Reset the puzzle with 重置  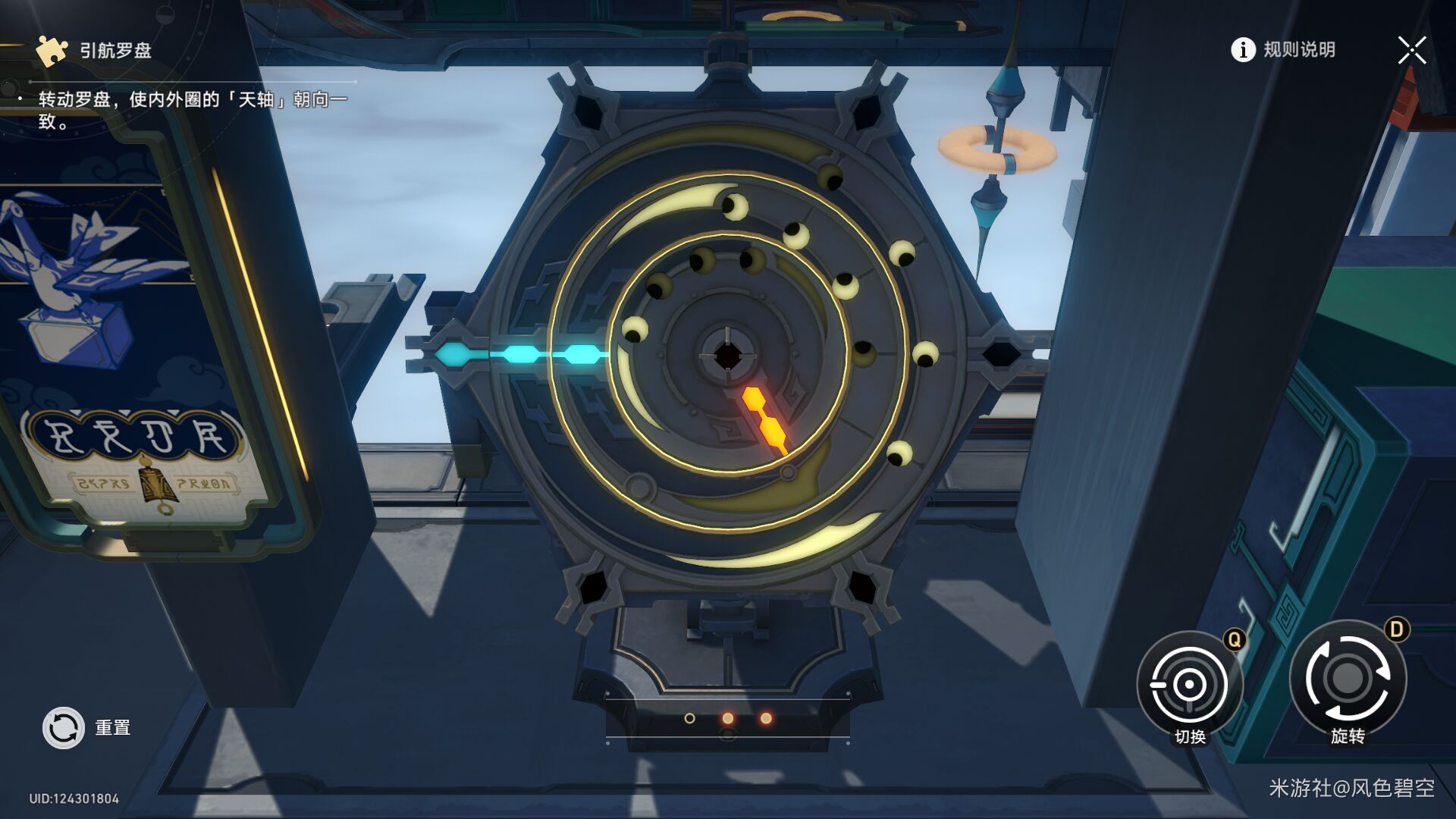(64, 728)
